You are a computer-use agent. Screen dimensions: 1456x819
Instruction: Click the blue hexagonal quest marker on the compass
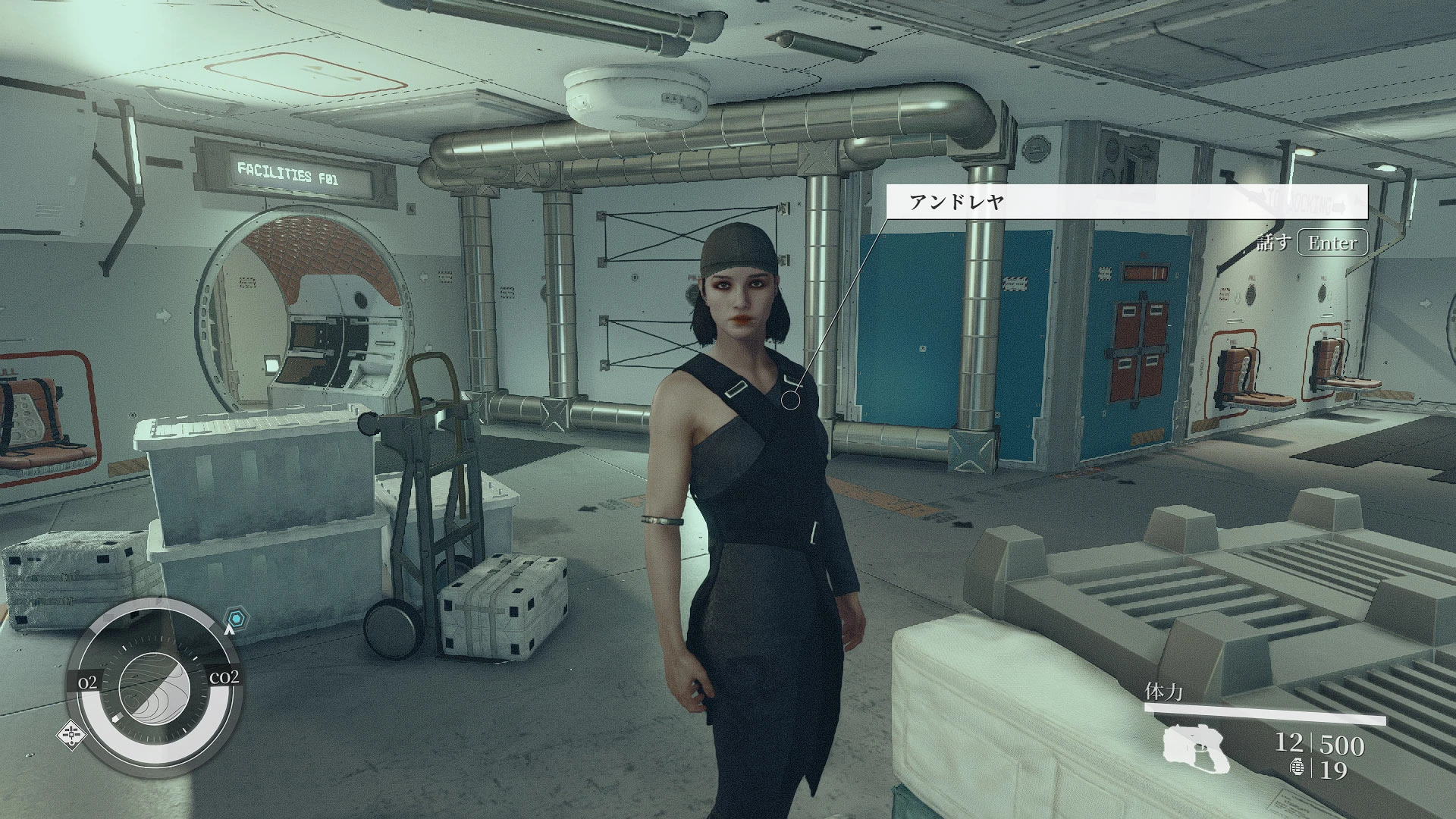(236, 617)
